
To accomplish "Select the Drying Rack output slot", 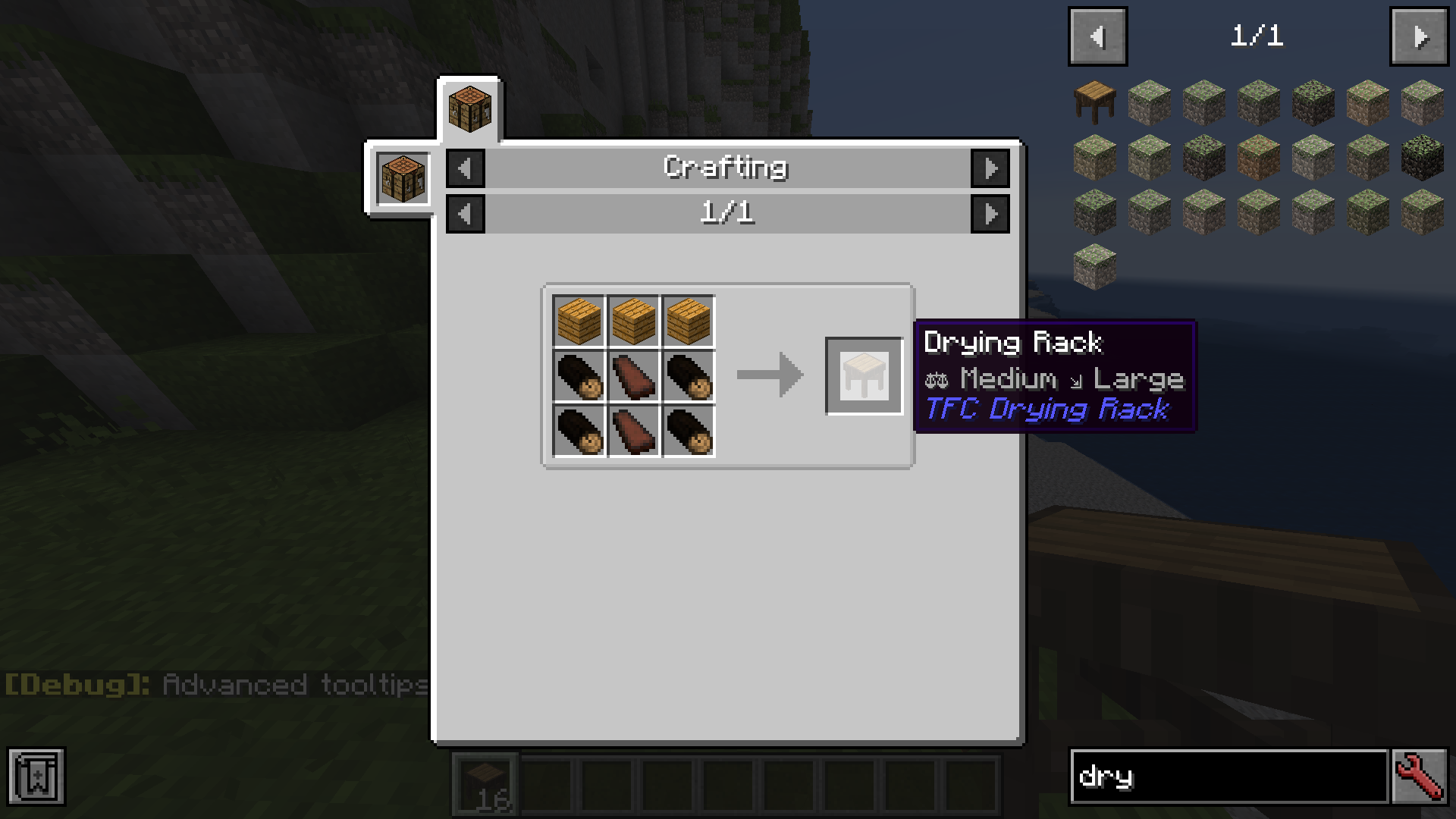I will pyautogui.click(x=864, y=375).
